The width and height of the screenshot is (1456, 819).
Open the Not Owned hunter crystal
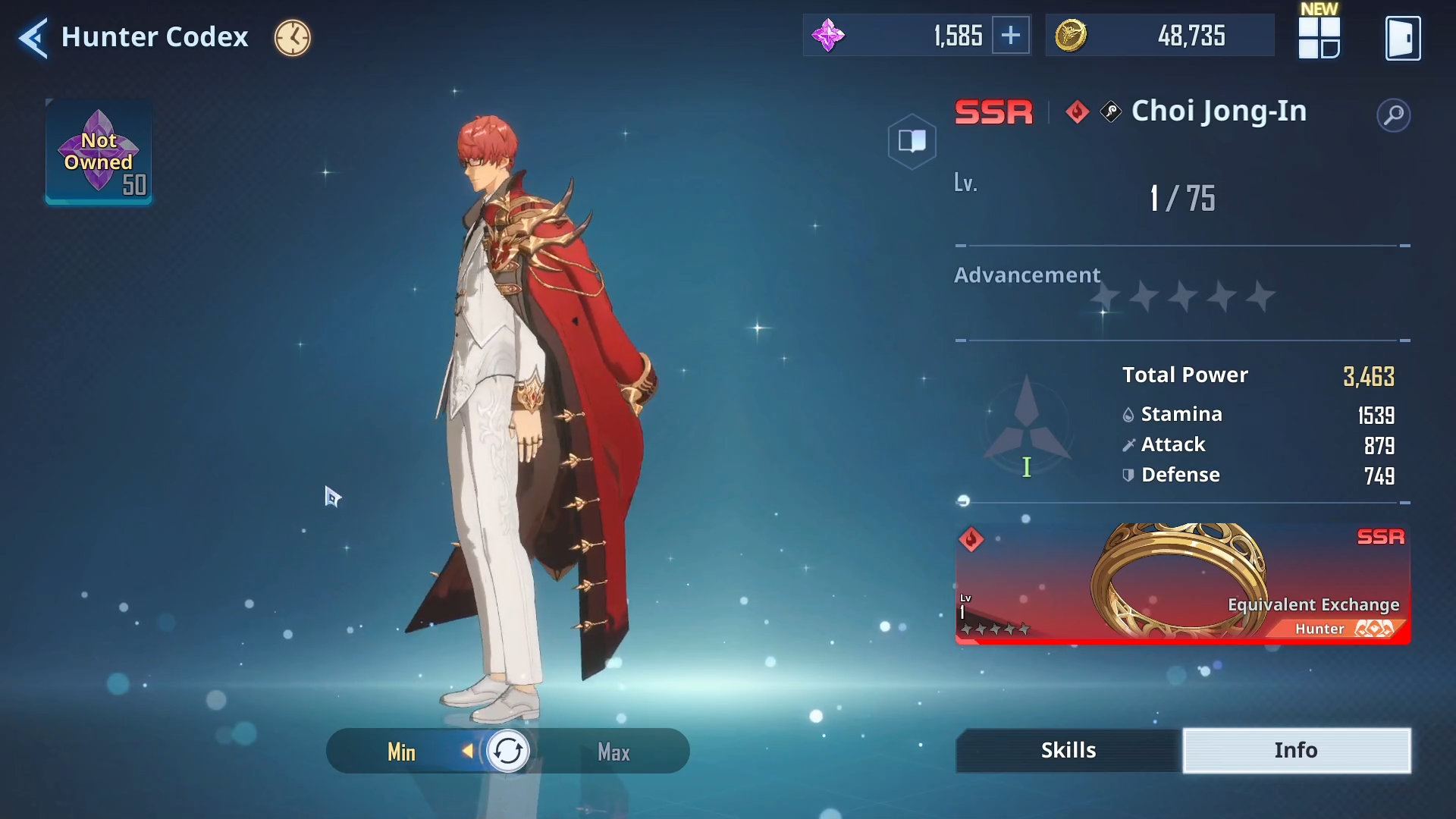pyautogui.click(x=99, y=152)
